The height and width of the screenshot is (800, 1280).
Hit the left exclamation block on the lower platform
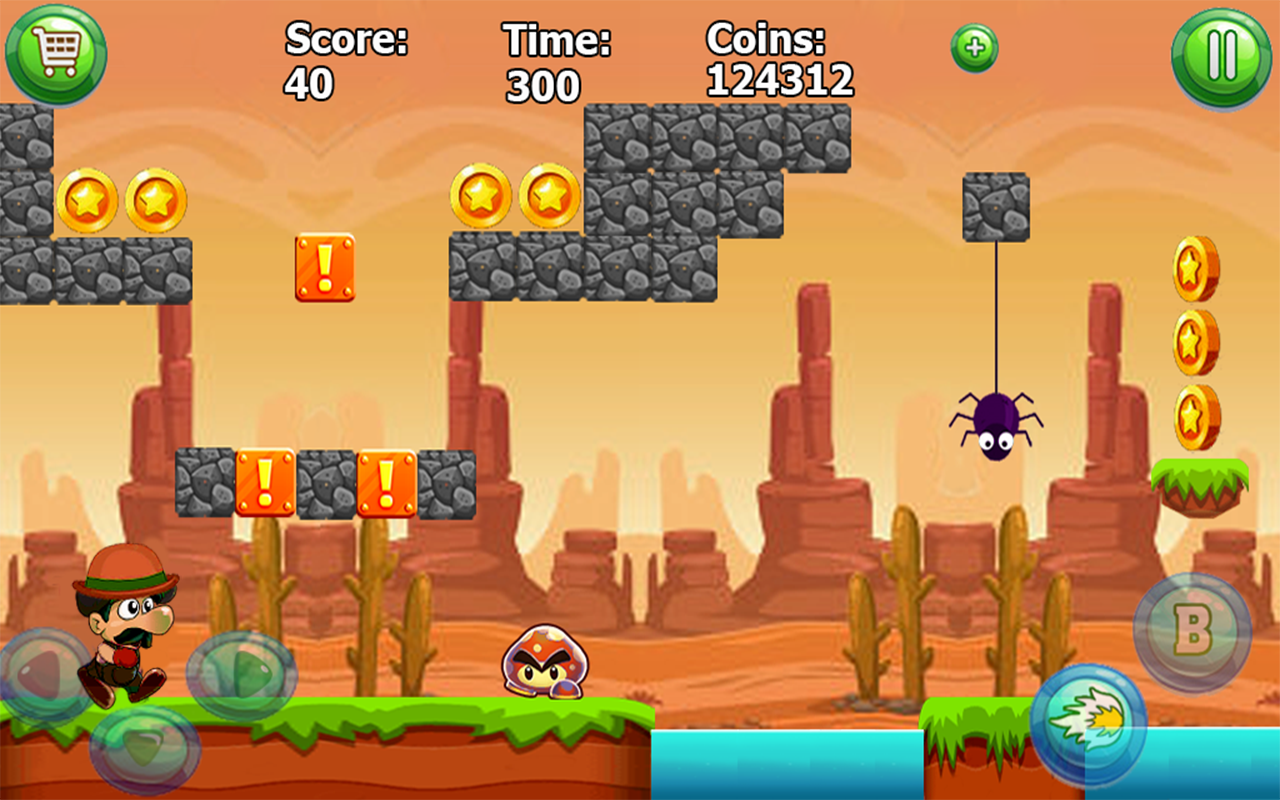(265, 483)
